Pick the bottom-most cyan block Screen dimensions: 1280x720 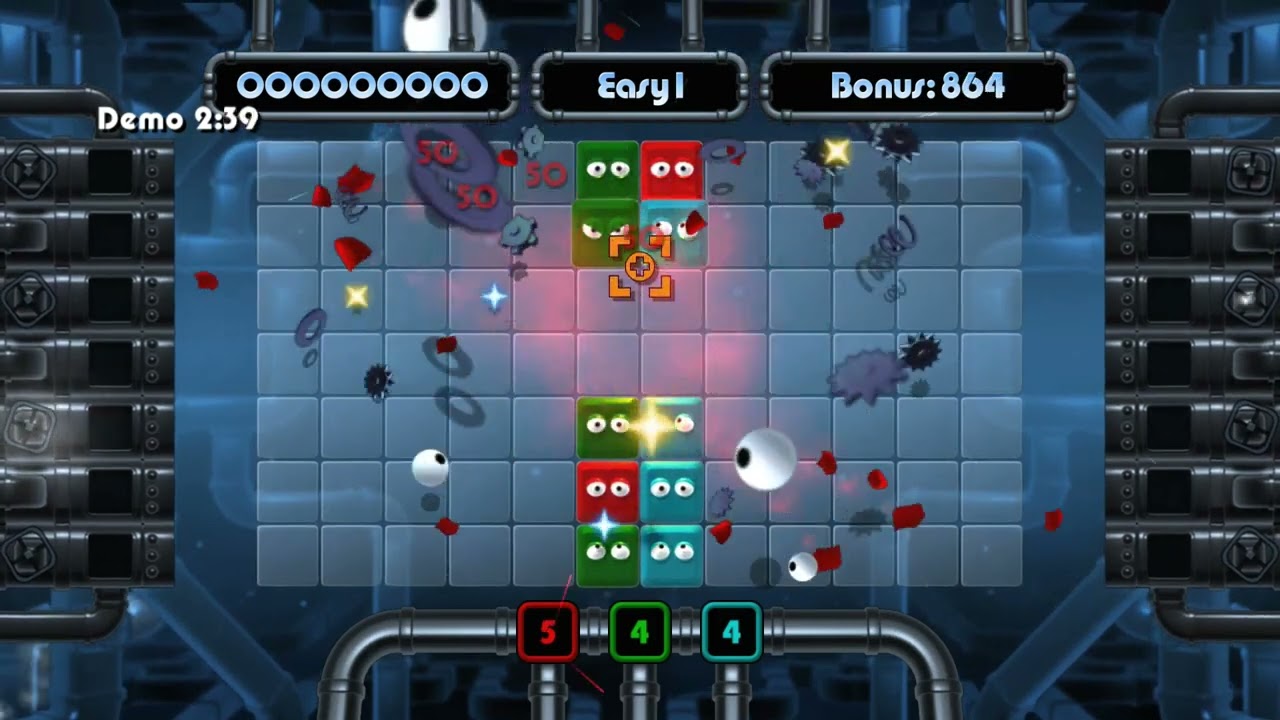tap(671, 555)
